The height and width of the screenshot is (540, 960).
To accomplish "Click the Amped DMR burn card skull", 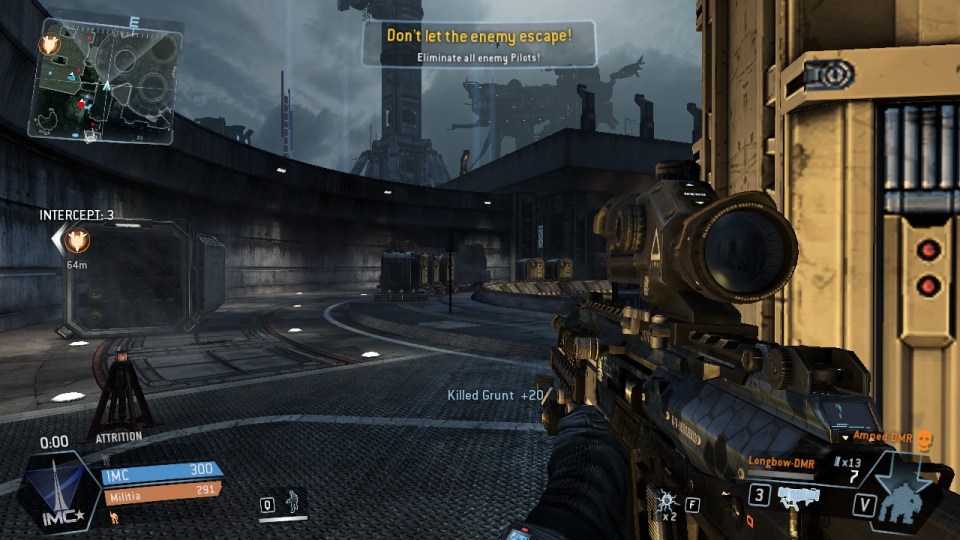I will (923, 438).
